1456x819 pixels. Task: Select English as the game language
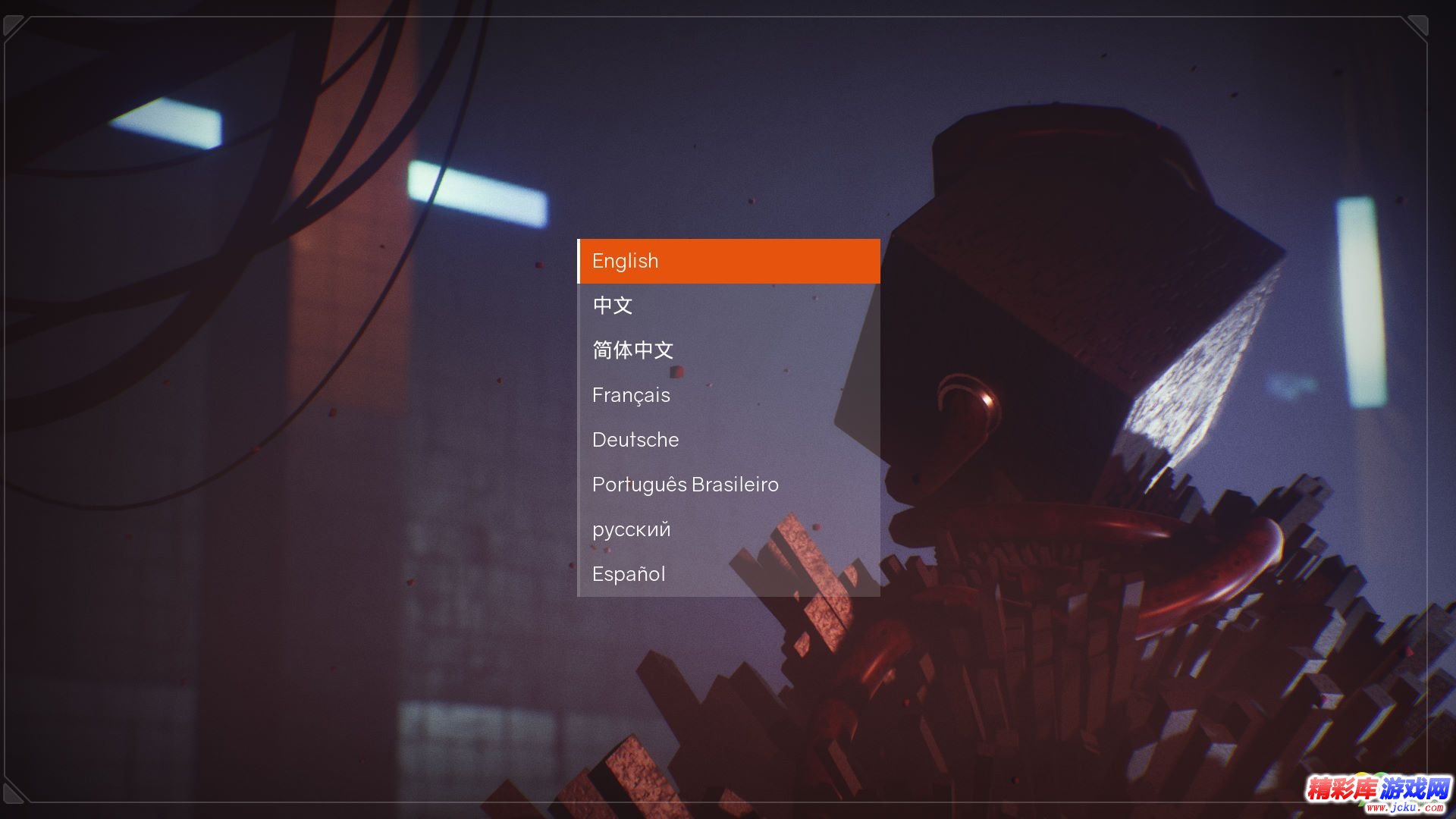[x=728, y=261]
